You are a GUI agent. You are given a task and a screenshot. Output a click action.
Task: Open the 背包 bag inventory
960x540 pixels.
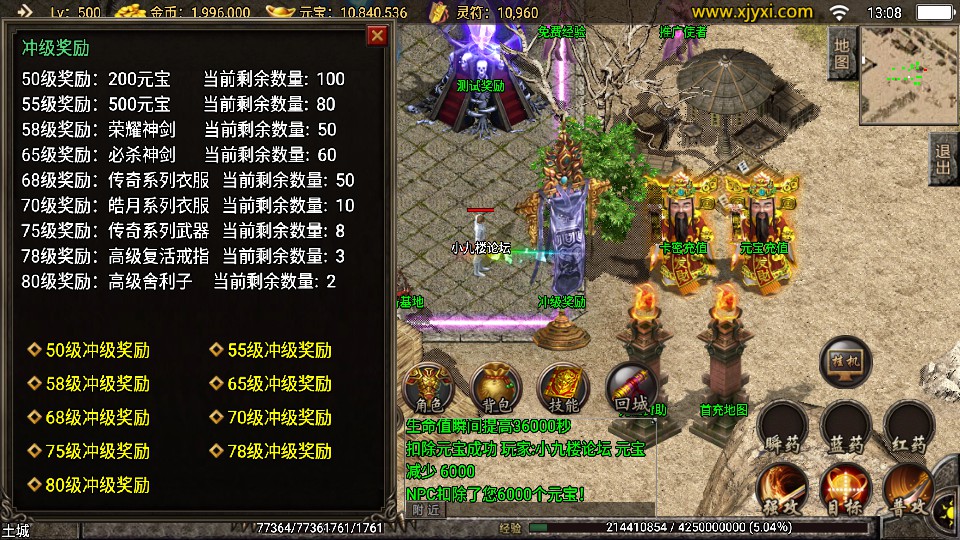496,388
